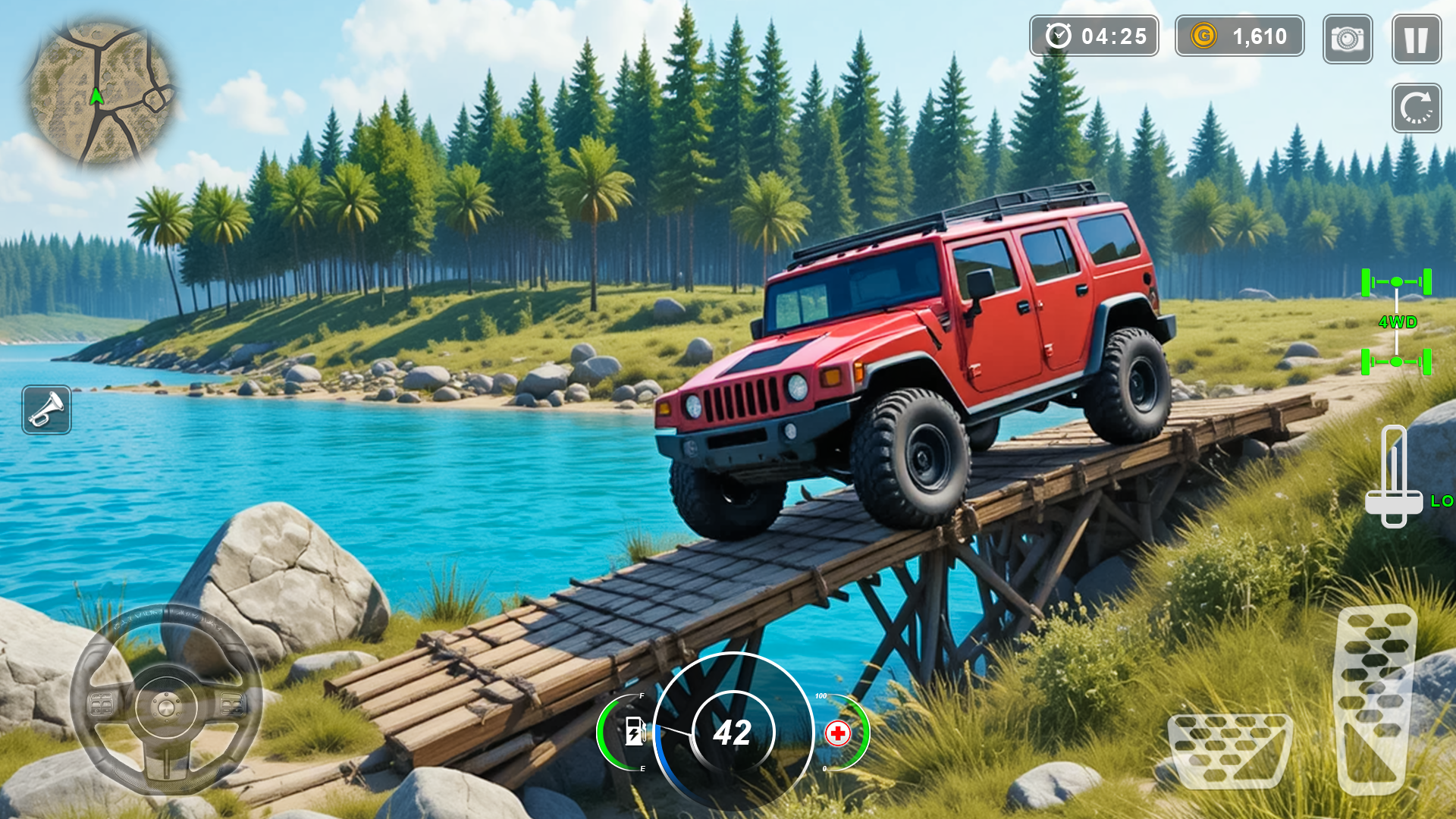
Task: Open the camera view button
Action: pyautogui.click(x=1348, y=39)
